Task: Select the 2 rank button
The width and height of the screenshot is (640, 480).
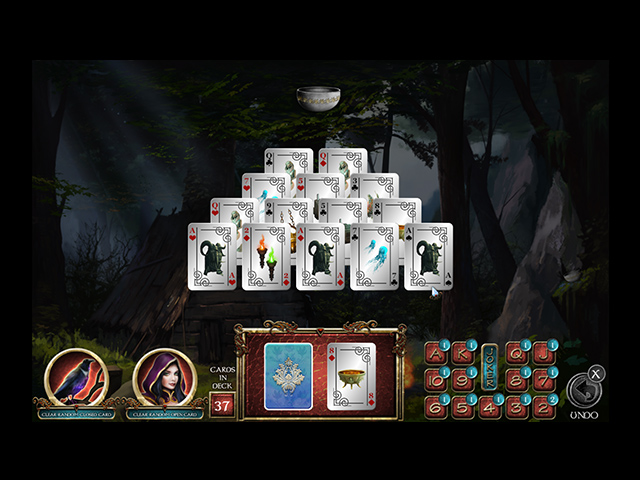Action: point(543,407)
